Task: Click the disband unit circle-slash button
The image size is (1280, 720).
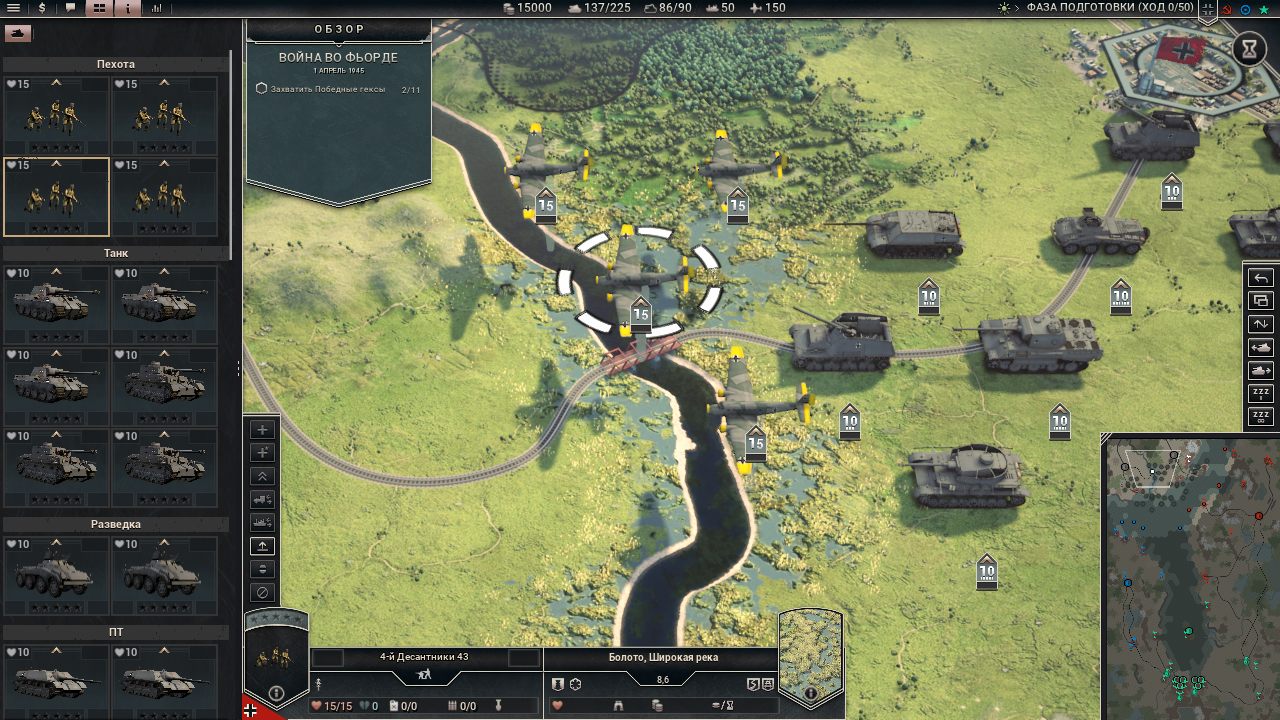Action: (262, 592)
